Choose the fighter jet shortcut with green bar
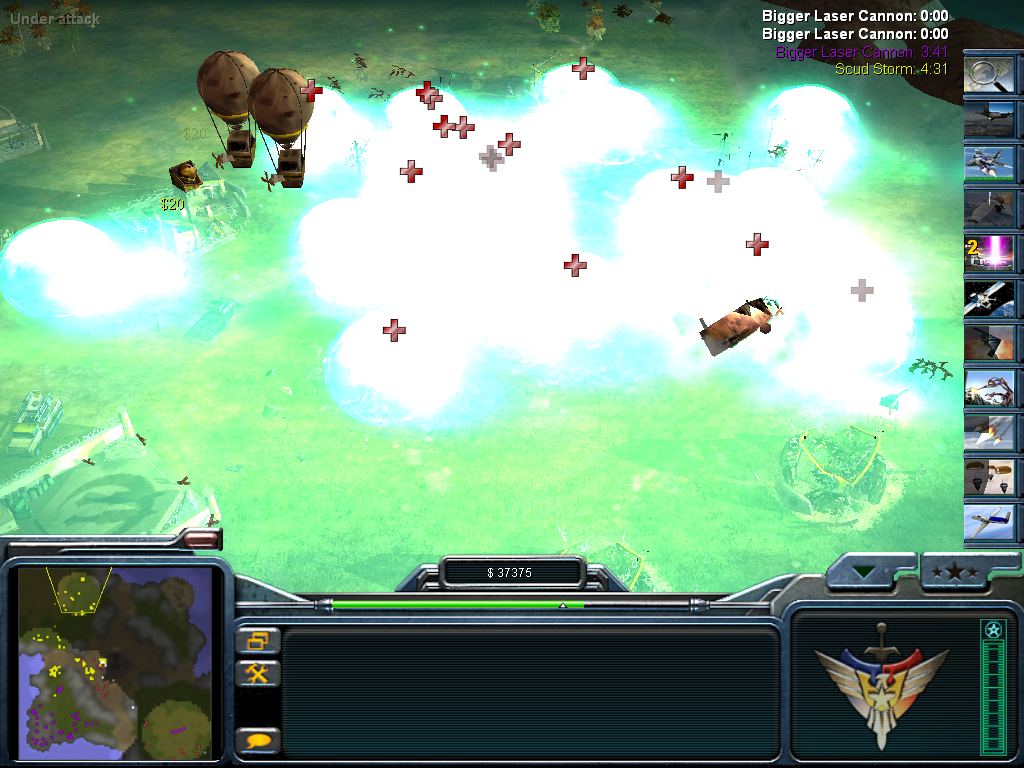1024x768 pixels. [x=989, y=164]
